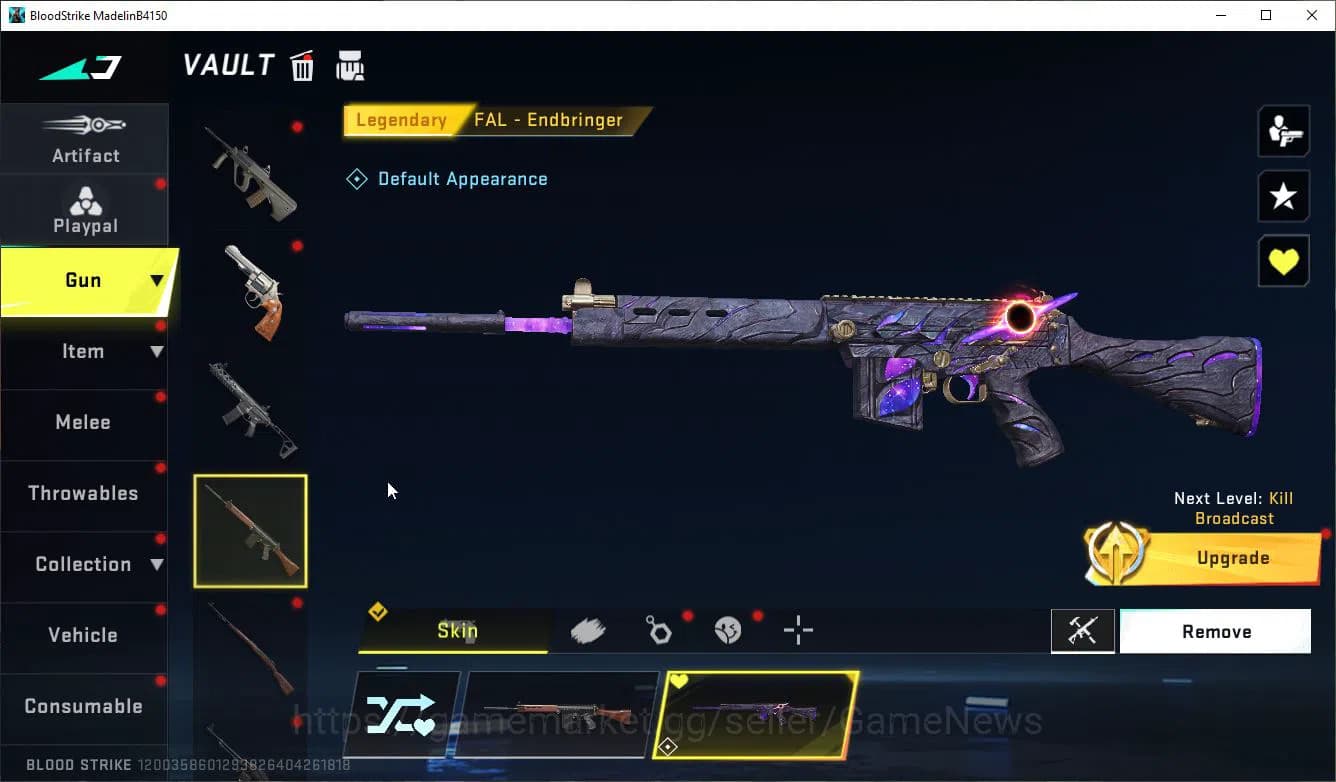Open the sticker customization icon
The height and width of the screenshot is (782, 1336).
728,629
